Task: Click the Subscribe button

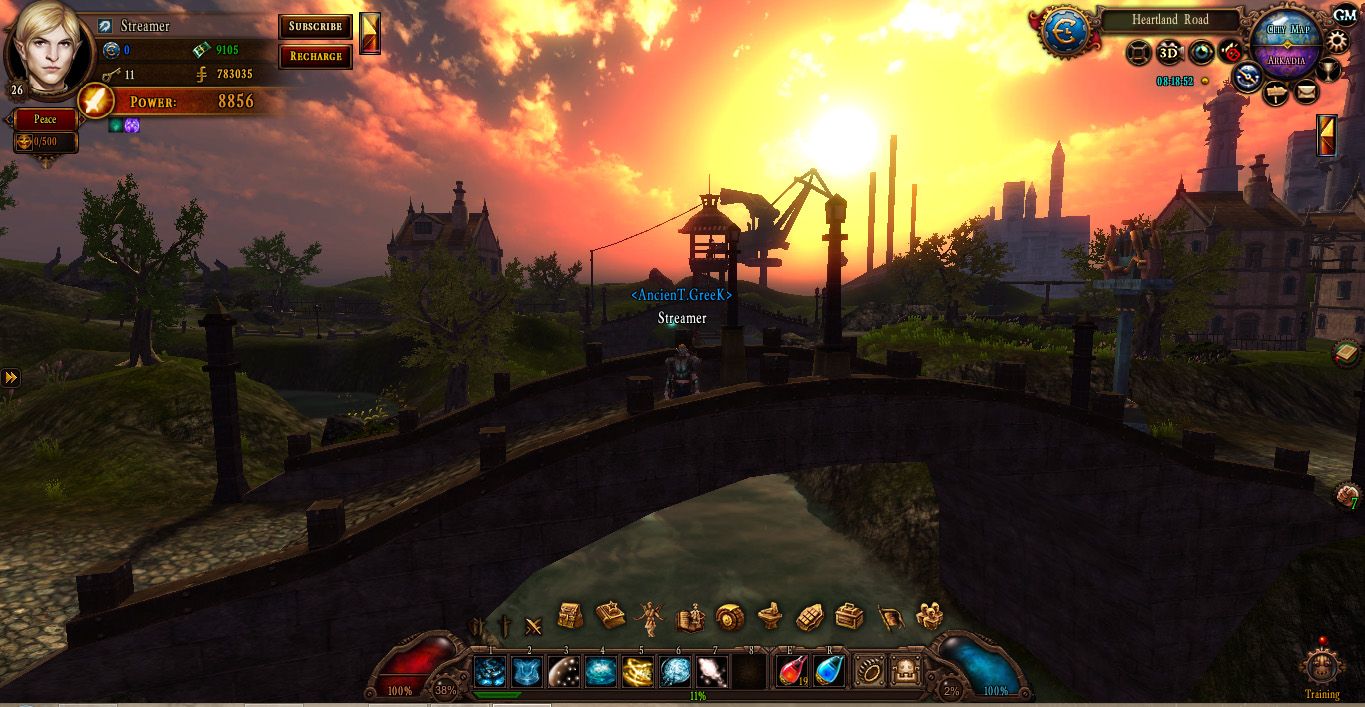Action: point(315,26)
